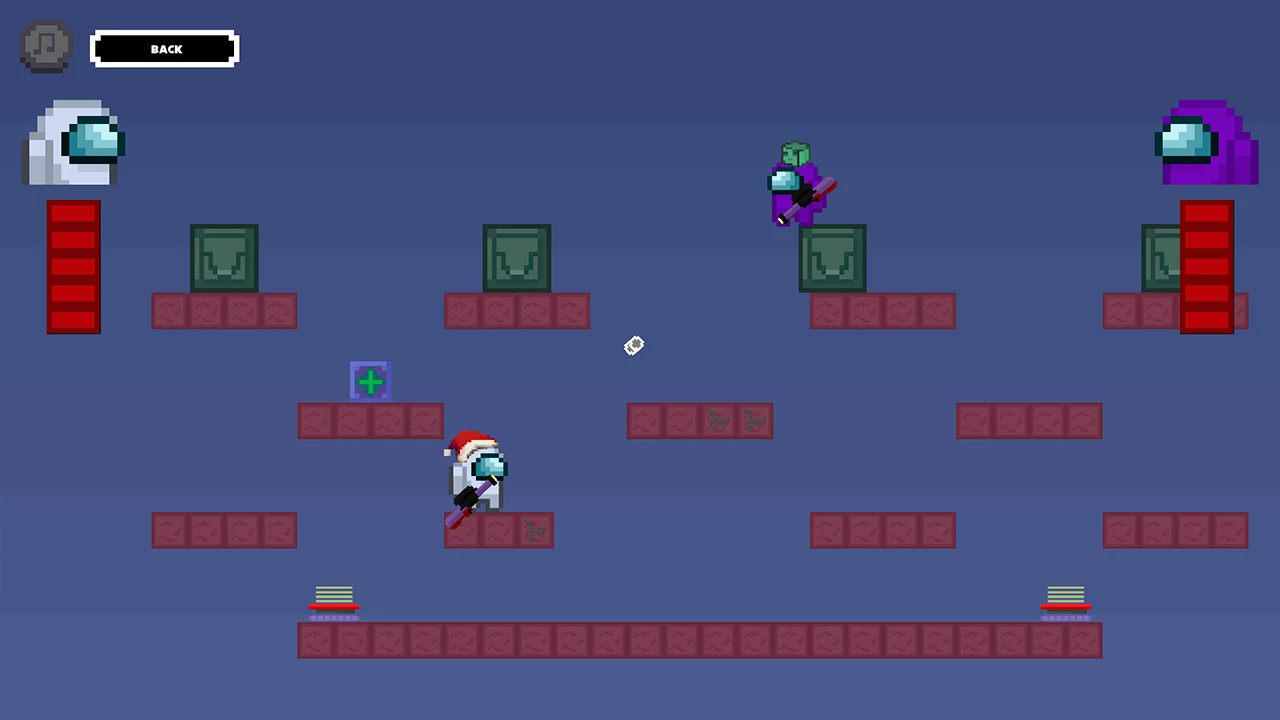Click the green crate near the green player
The height and width of the screenshot is (720, 1280).
(833, 258)
